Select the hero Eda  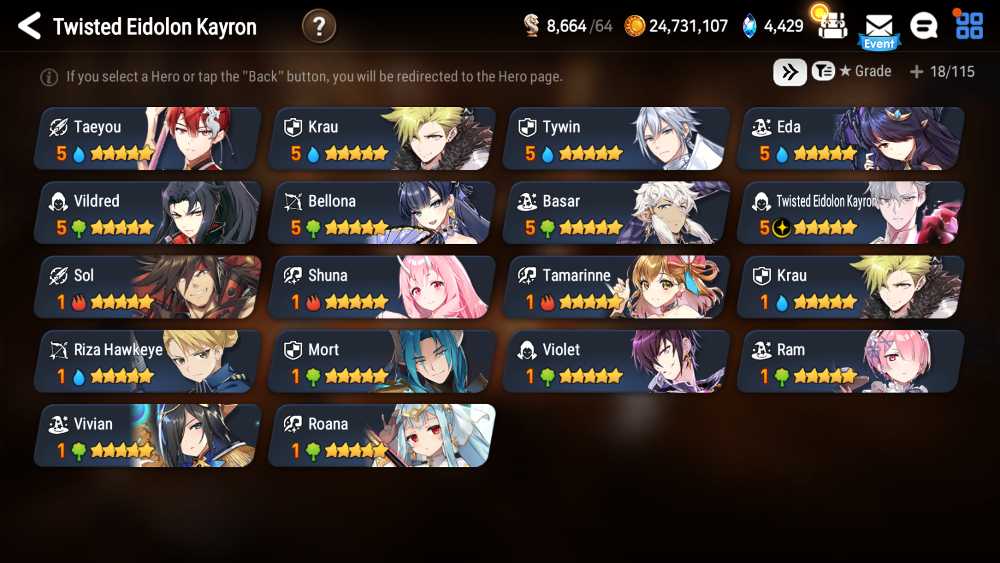click(x=851, y=139)
